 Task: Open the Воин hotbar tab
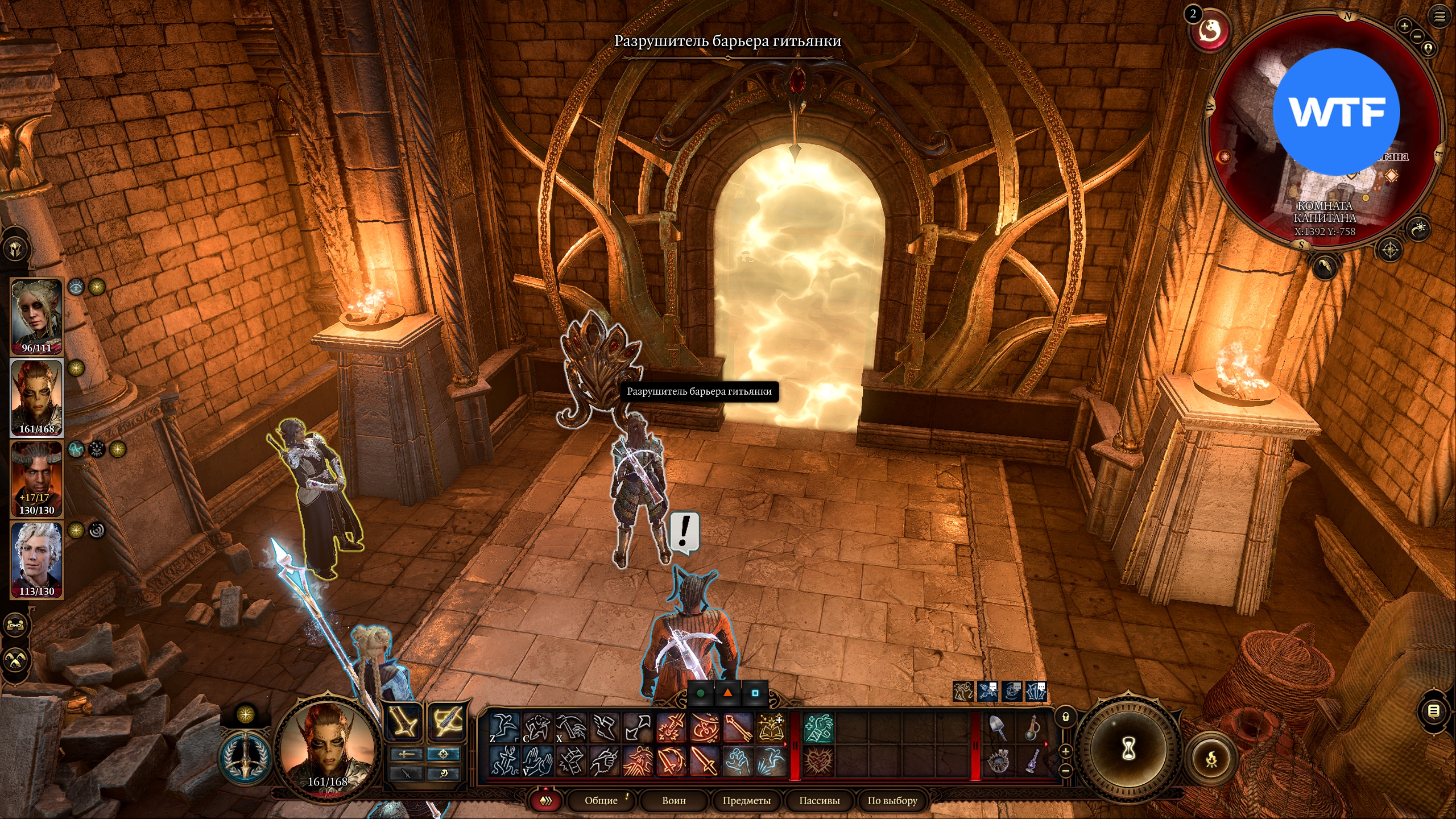point(674,800)
